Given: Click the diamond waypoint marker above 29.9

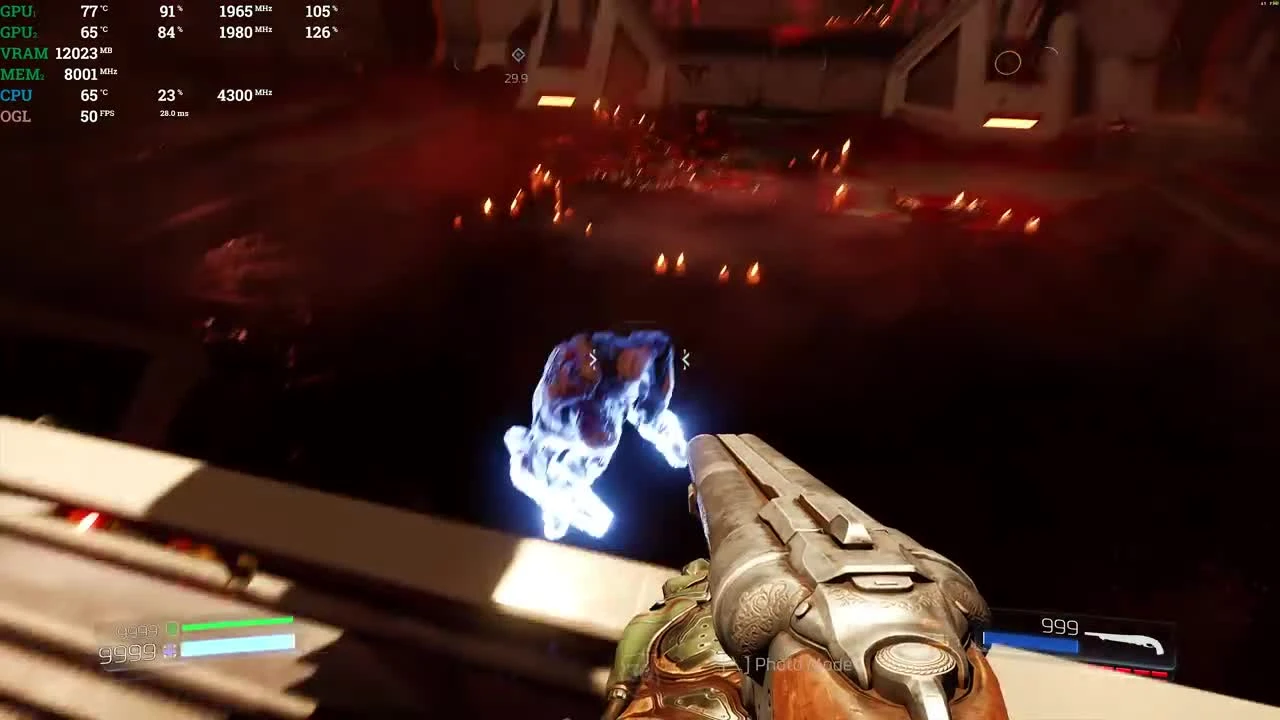Looking at the screenshot, I should point(517,55).
